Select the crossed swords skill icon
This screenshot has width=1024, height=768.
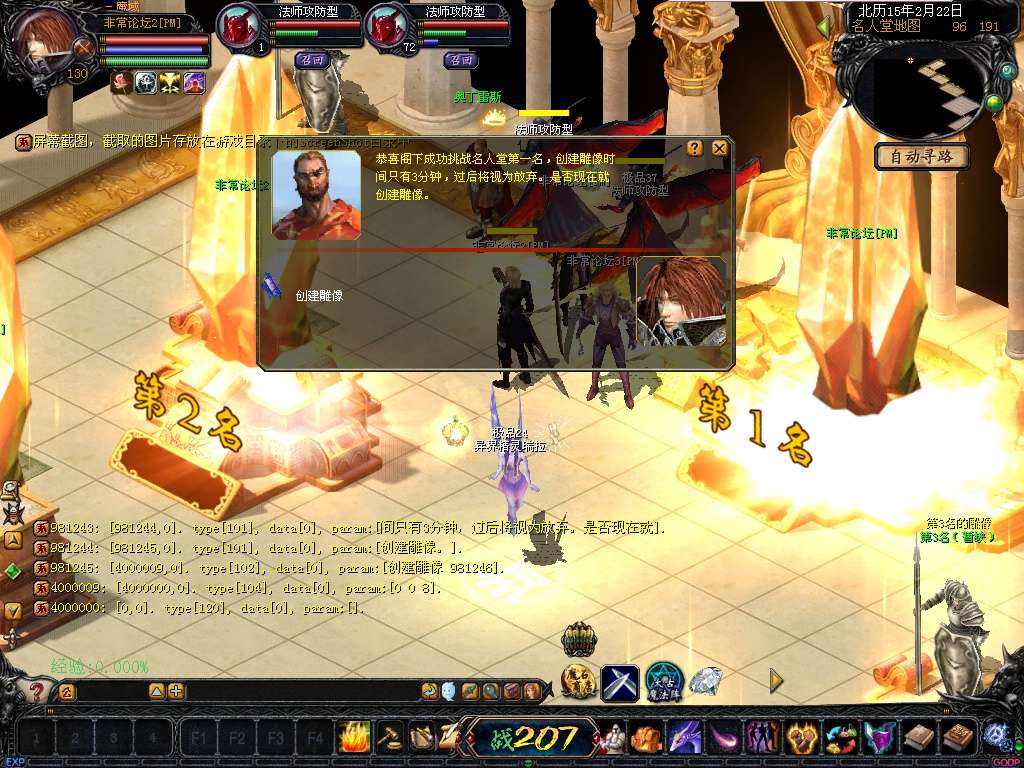point(619,683)
